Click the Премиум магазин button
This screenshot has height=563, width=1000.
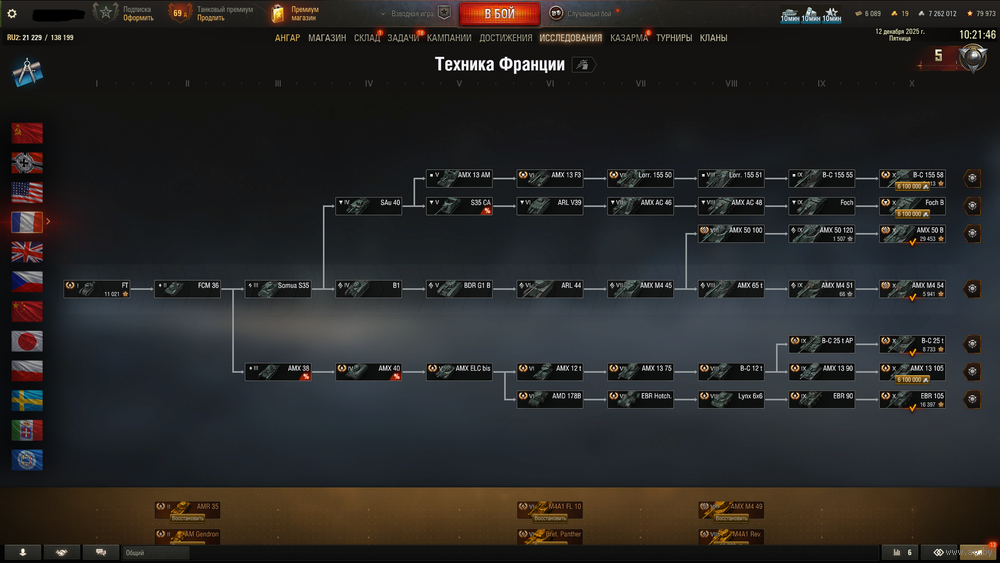[x=296, y=14]
